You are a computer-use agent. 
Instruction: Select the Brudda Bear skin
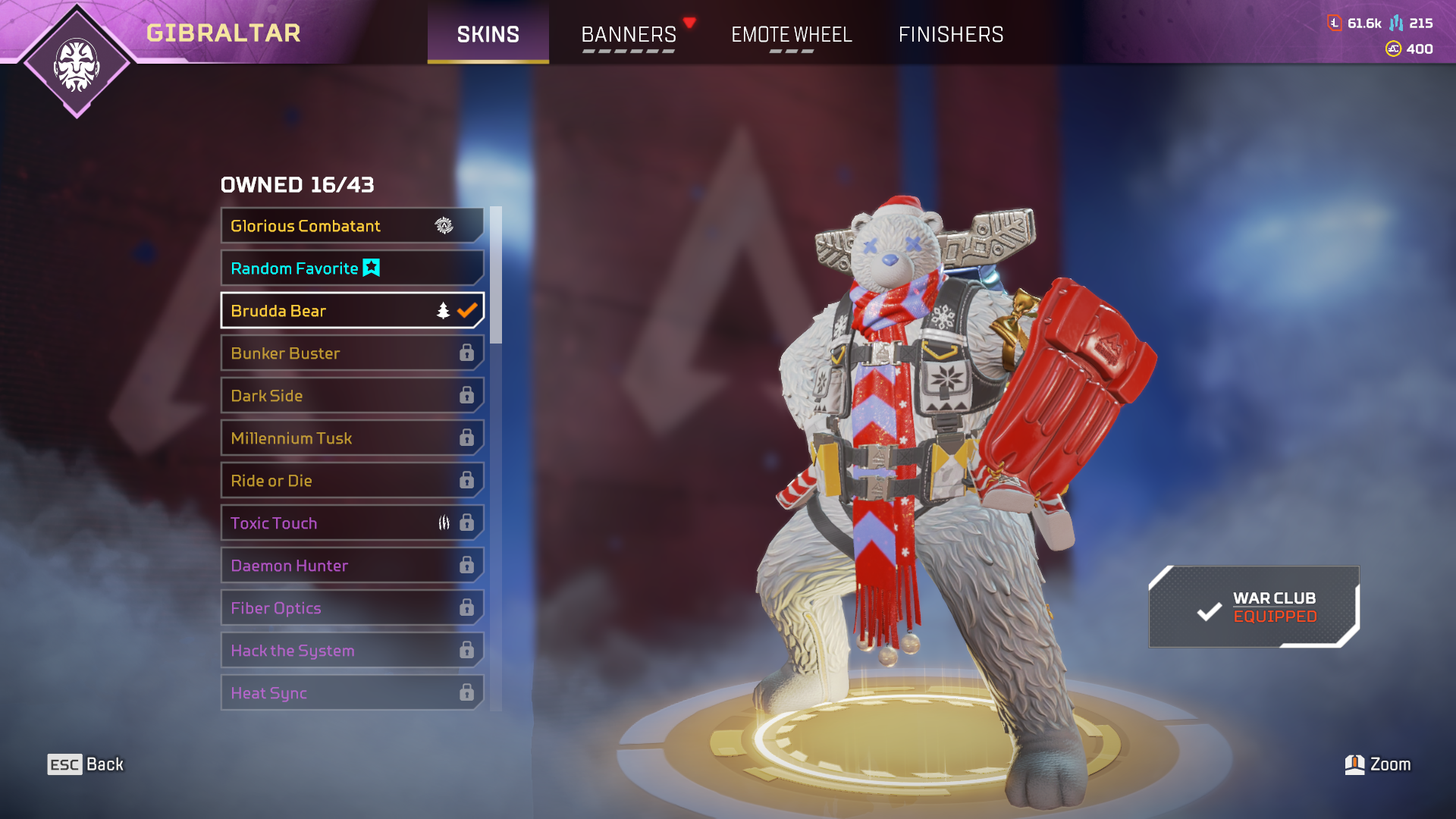pos(352,311)
